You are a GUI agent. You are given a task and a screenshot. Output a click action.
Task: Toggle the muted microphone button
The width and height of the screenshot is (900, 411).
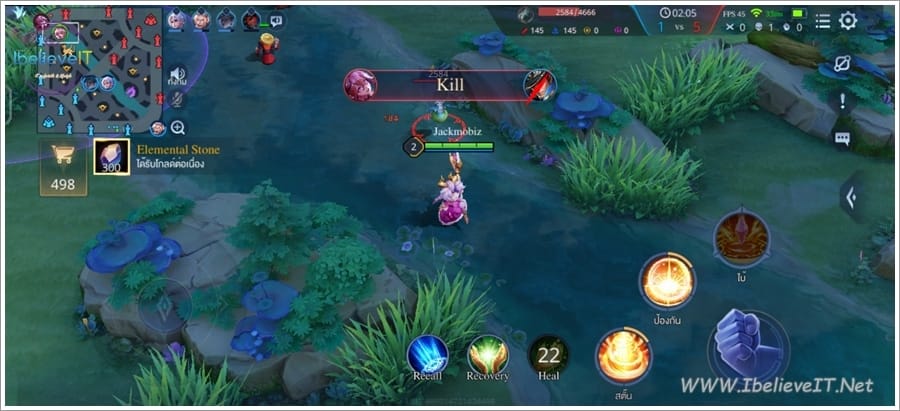(178, 99)
